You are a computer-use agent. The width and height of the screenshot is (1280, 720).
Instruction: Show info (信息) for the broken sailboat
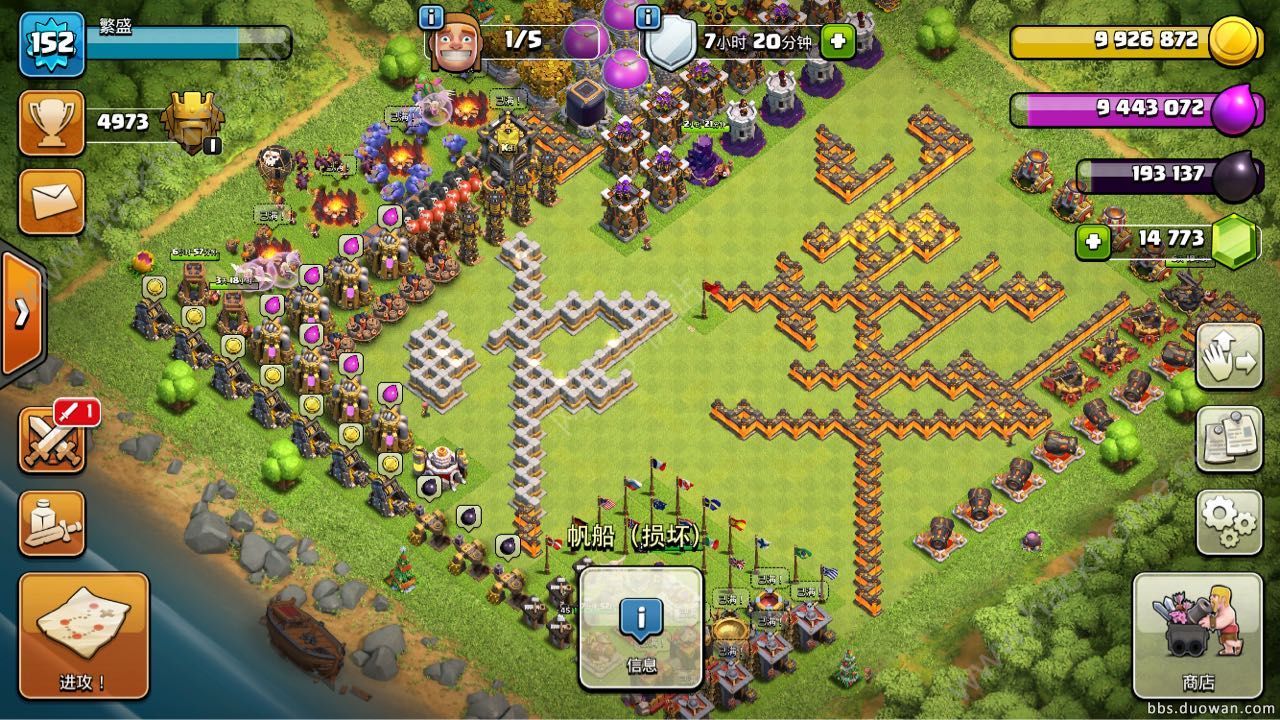pyautogui.click(x=641, y=629)
